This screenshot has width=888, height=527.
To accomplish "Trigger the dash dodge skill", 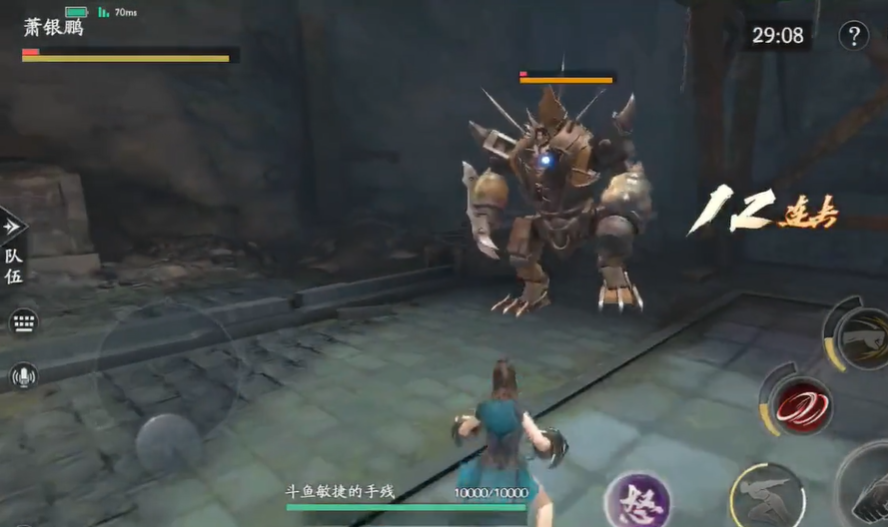I will [768, 495].
